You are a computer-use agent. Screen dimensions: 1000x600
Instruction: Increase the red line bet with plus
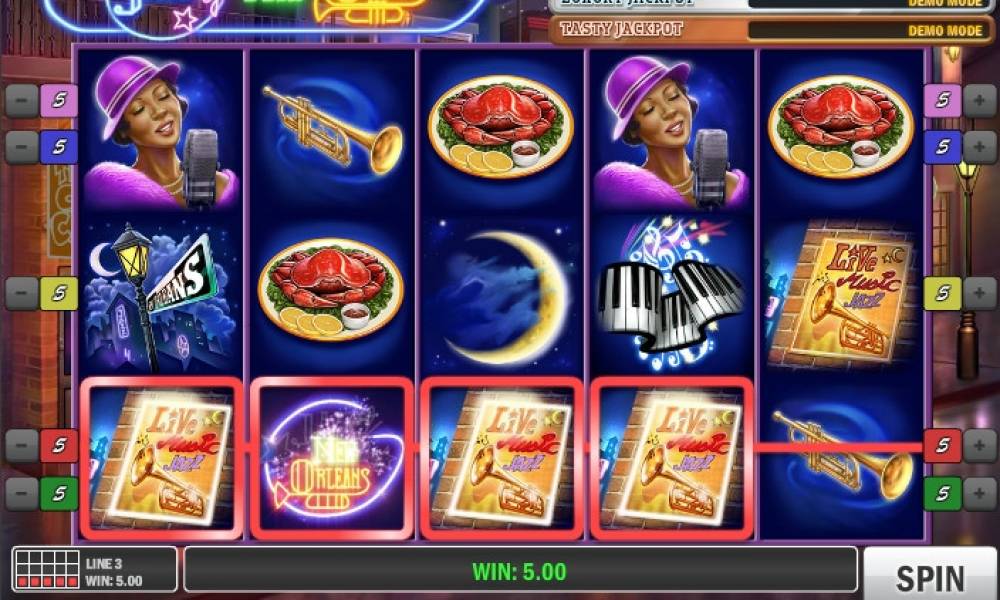click(x=979, y=446)
